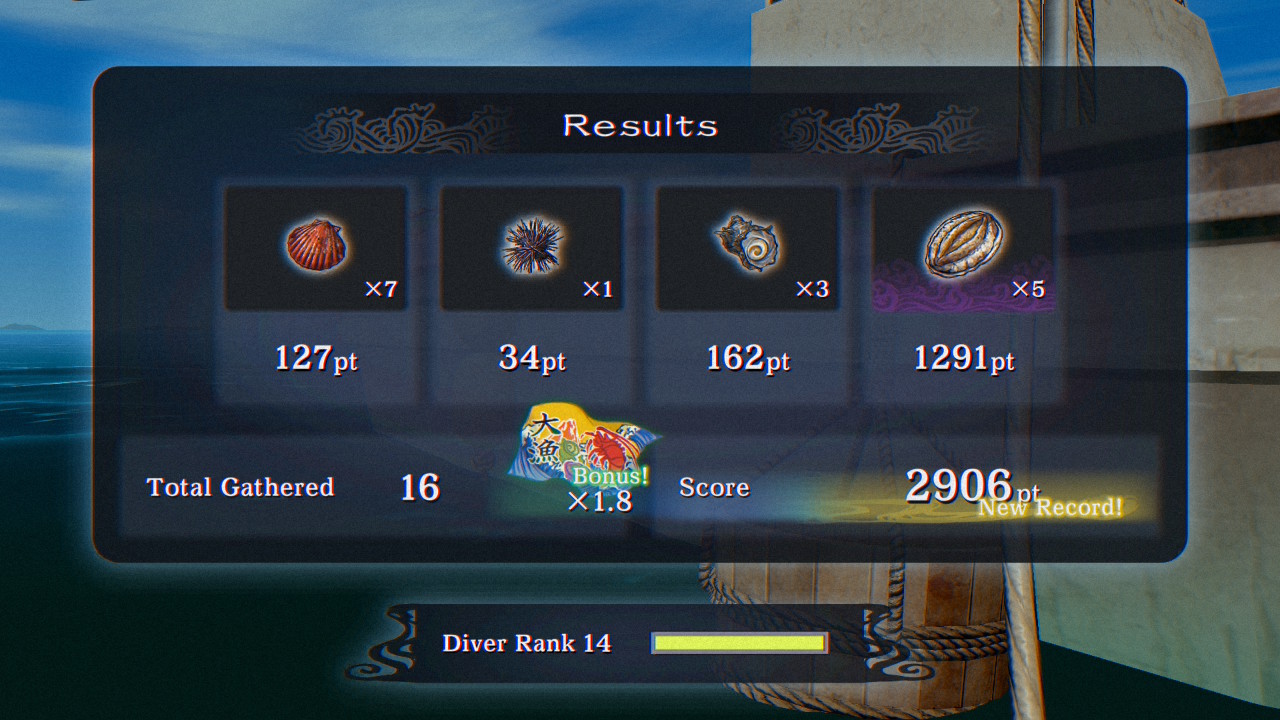Click the Diver Rank progress bar
Image resolution: width=1280 pixels, height=720 pixels.
pos(740,642)
